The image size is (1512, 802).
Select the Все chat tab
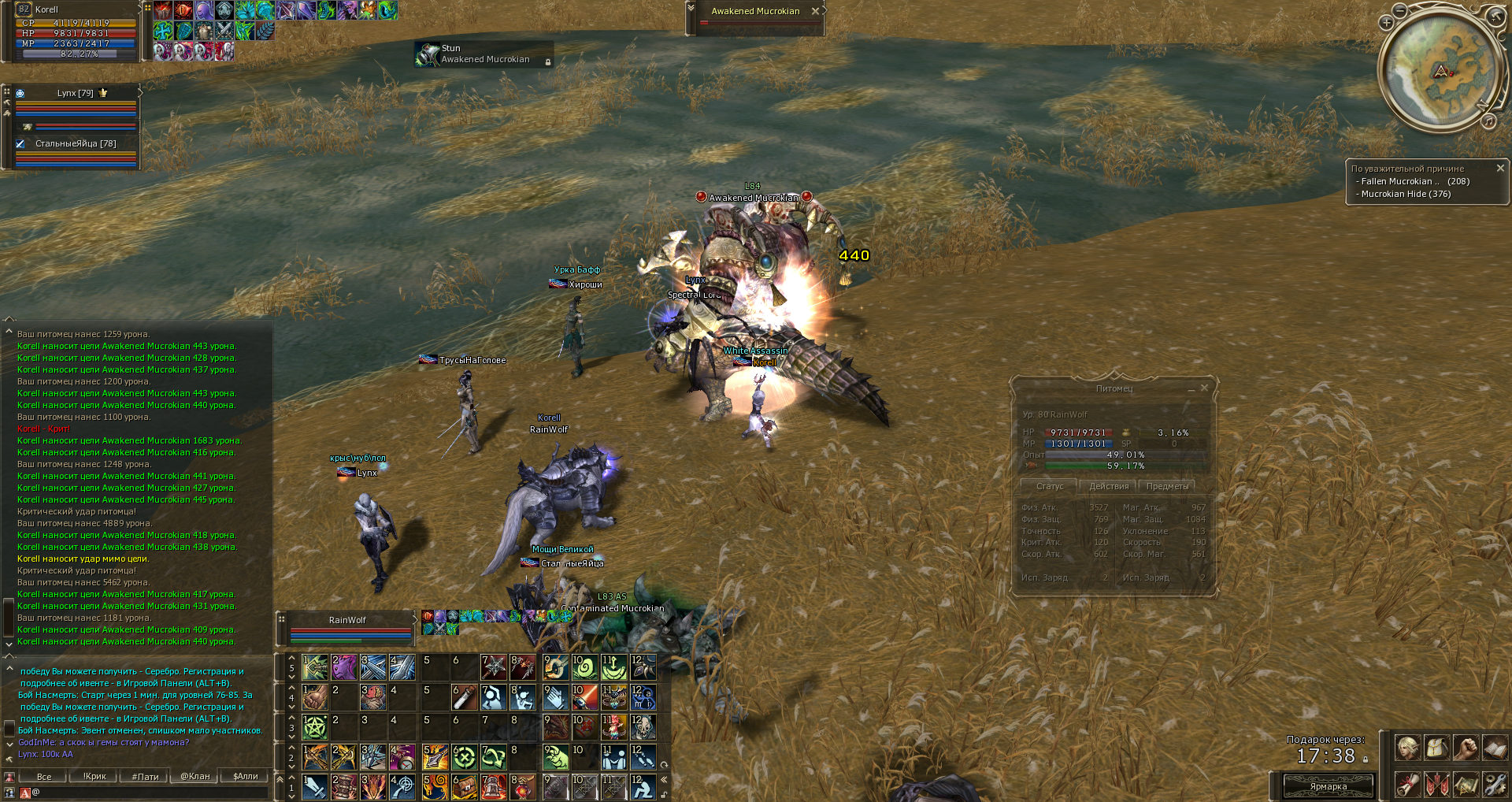tap(44, 777)
